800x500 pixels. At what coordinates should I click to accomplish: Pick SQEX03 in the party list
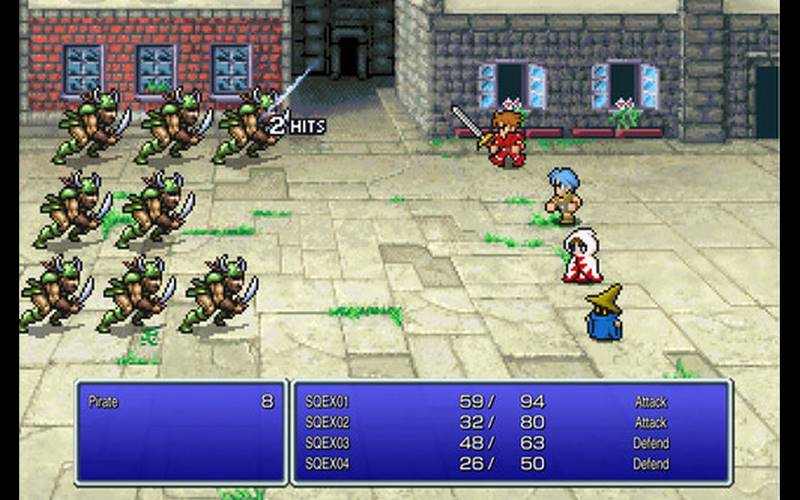pos(328,443)
